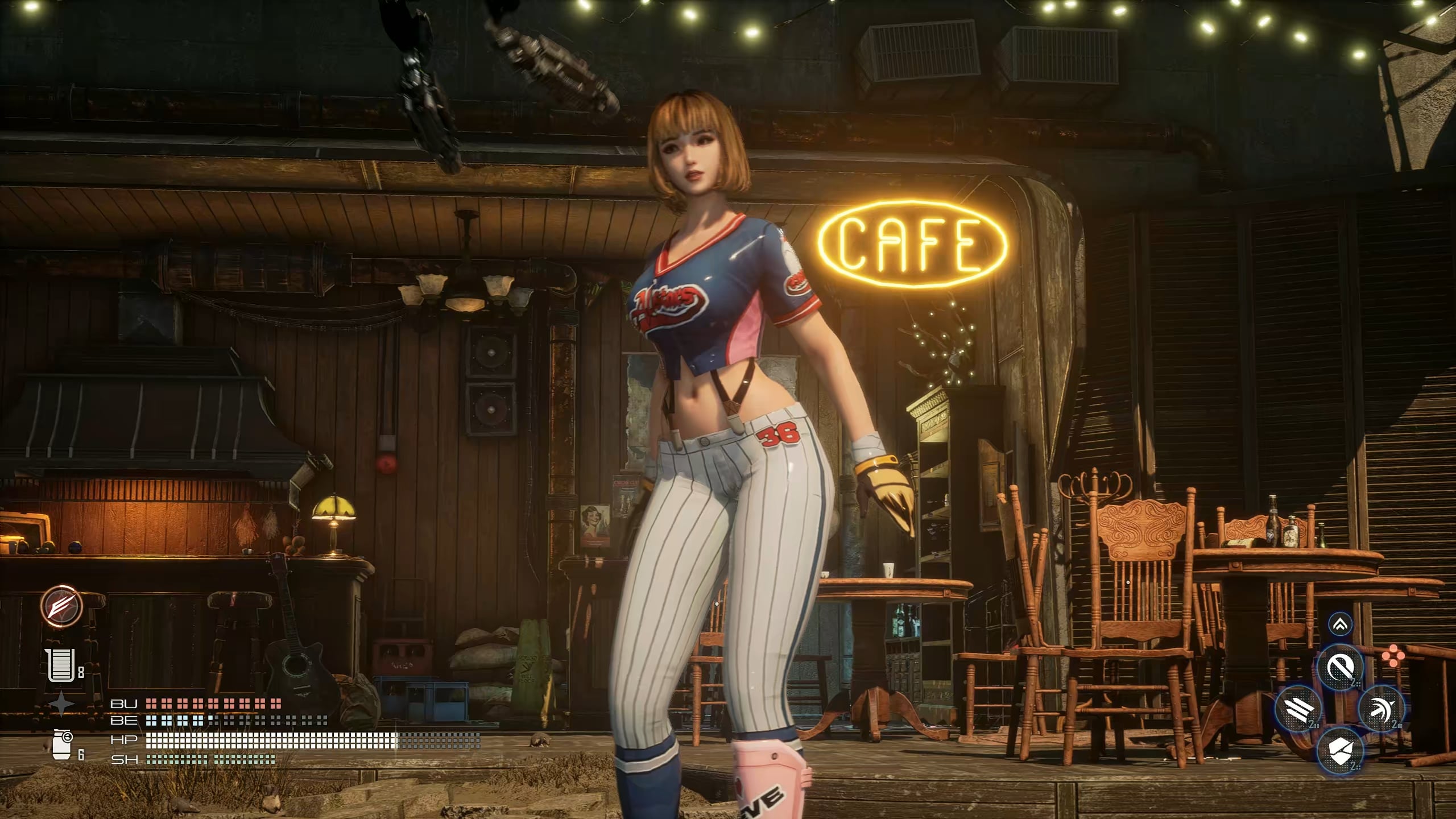
Task: Activate the round red wing-emblem skill icon
Action: pos(61,606)
